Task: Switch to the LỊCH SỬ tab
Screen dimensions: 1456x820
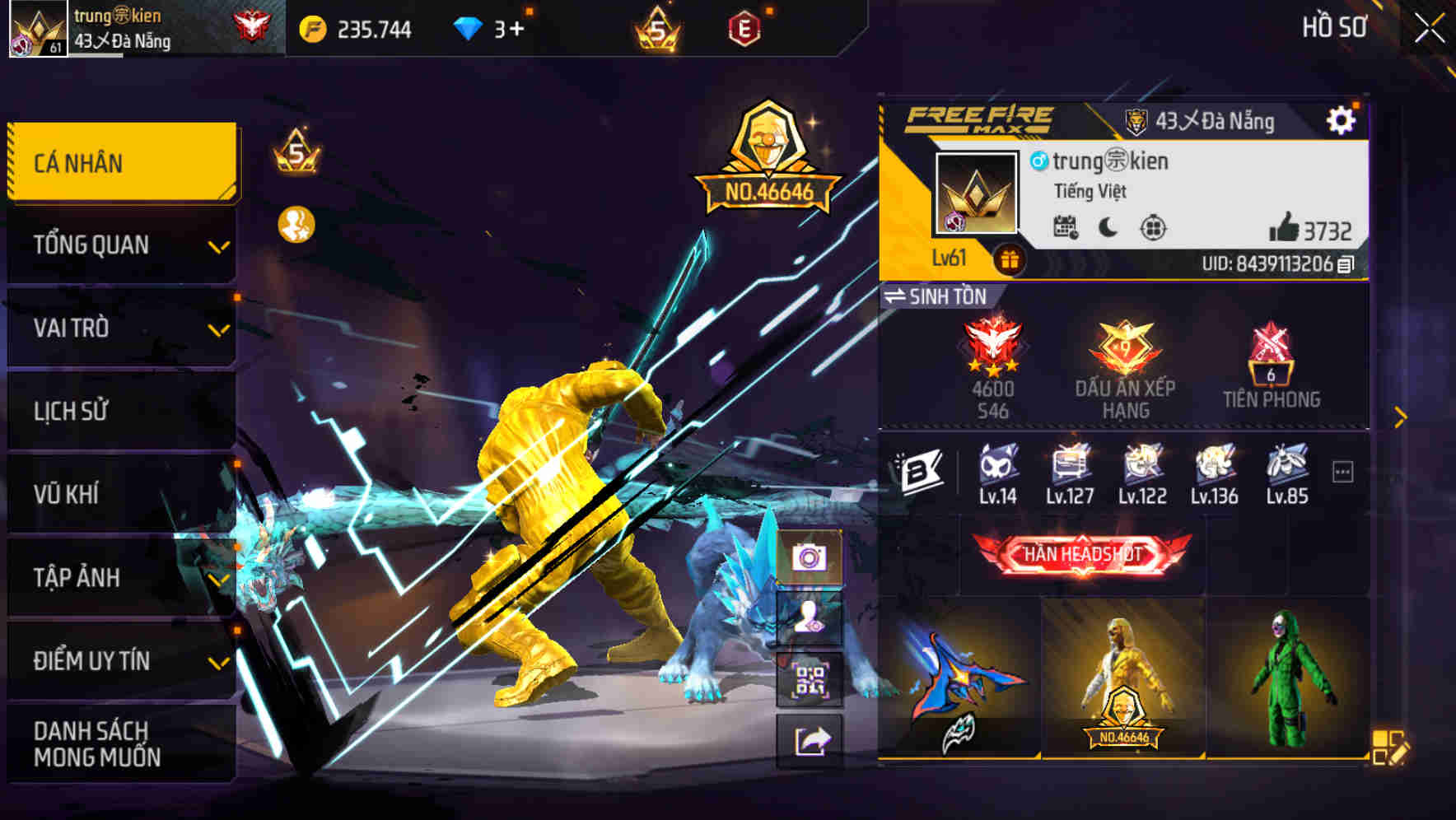Action: click(122, 411)
